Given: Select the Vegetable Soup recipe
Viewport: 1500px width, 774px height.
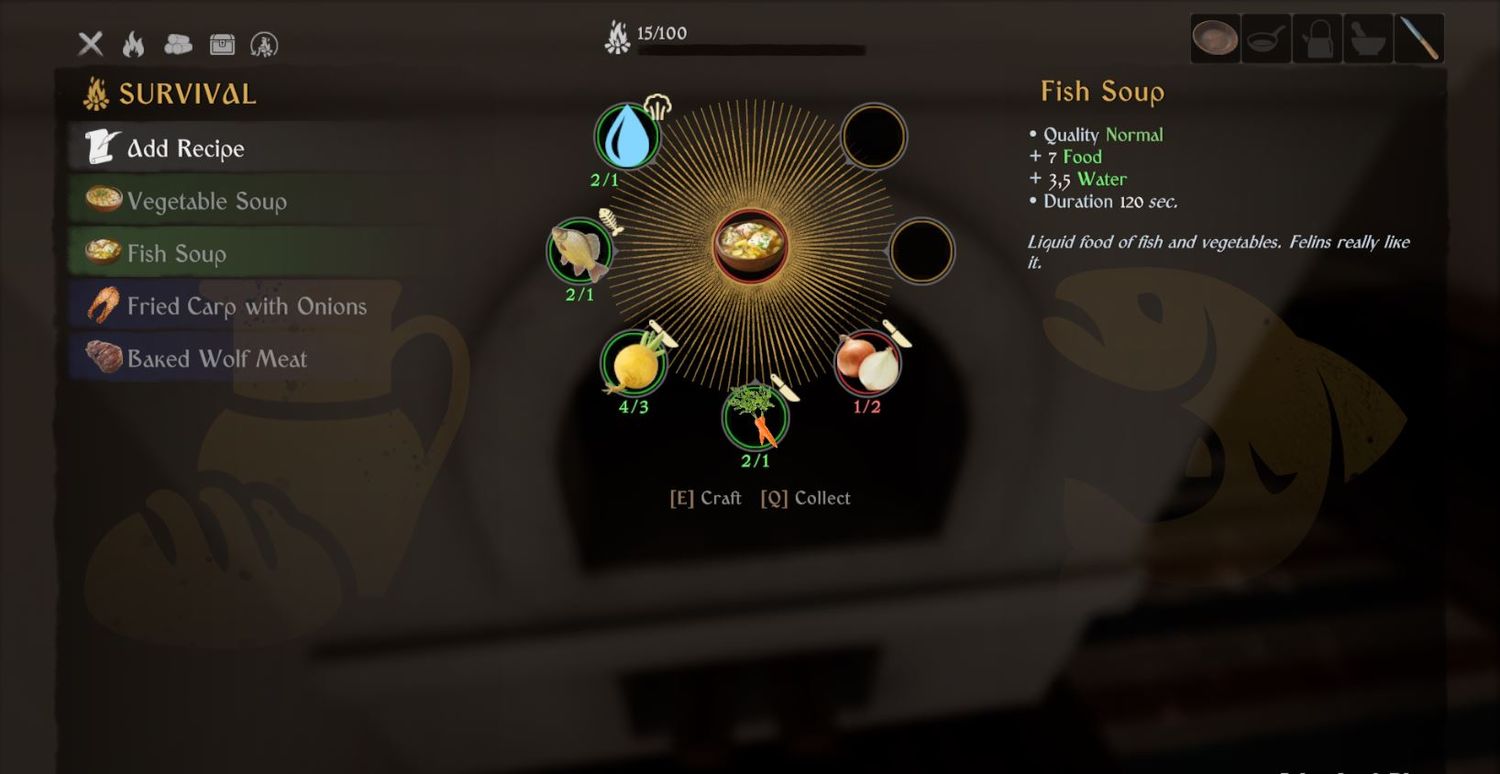Looking at the screenshot, I should point(206,201).
